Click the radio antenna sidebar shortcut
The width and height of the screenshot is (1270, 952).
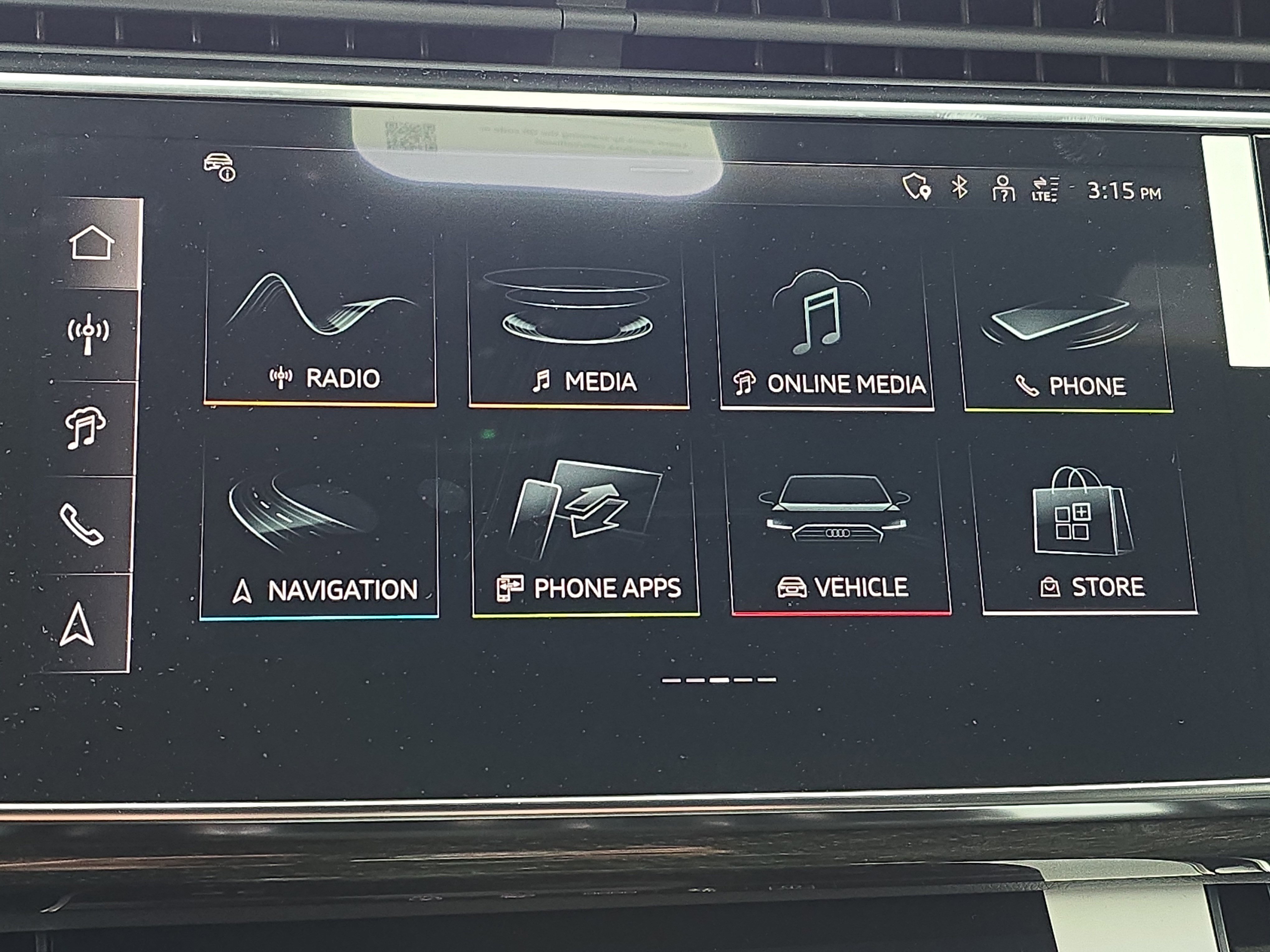(88, 334)
